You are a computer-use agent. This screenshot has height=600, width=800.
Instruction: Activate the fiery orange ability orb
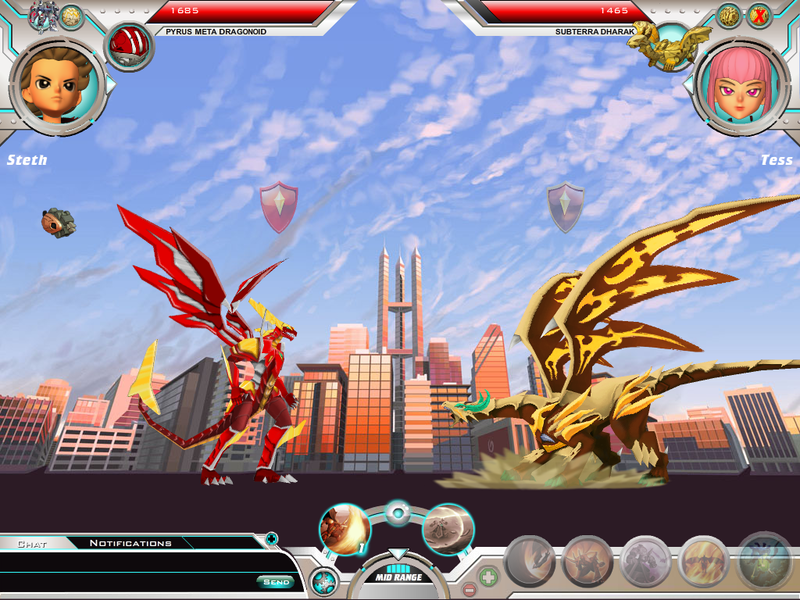tap(344, 529)
